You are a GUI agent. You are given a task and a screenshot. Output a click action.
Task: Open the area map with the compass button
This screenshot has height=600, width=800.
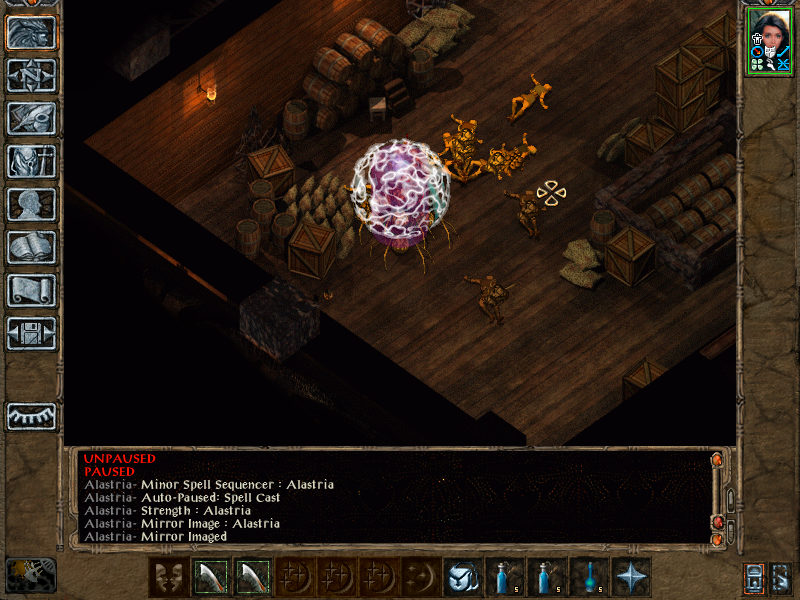(x=31, y=76)
